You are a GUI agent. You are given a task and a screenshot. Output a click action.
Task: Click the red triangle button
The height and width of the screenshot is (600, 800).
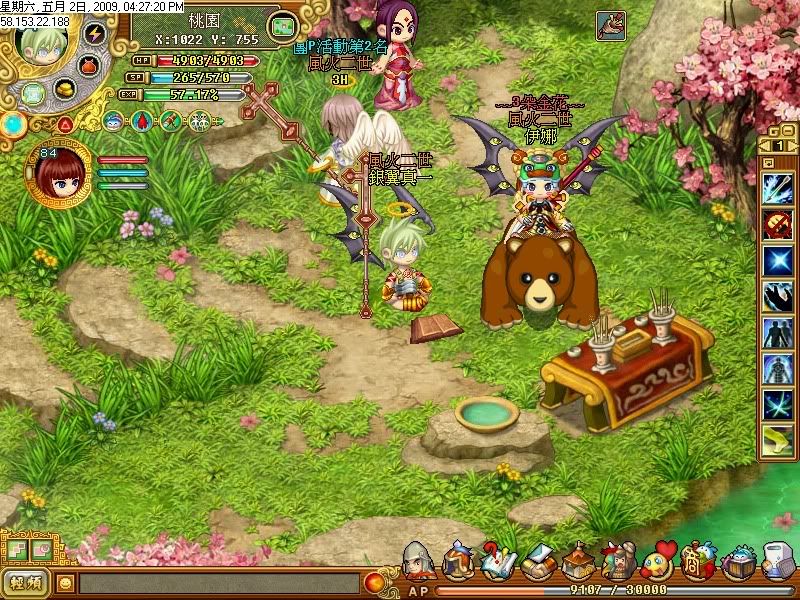click(65, 124)
